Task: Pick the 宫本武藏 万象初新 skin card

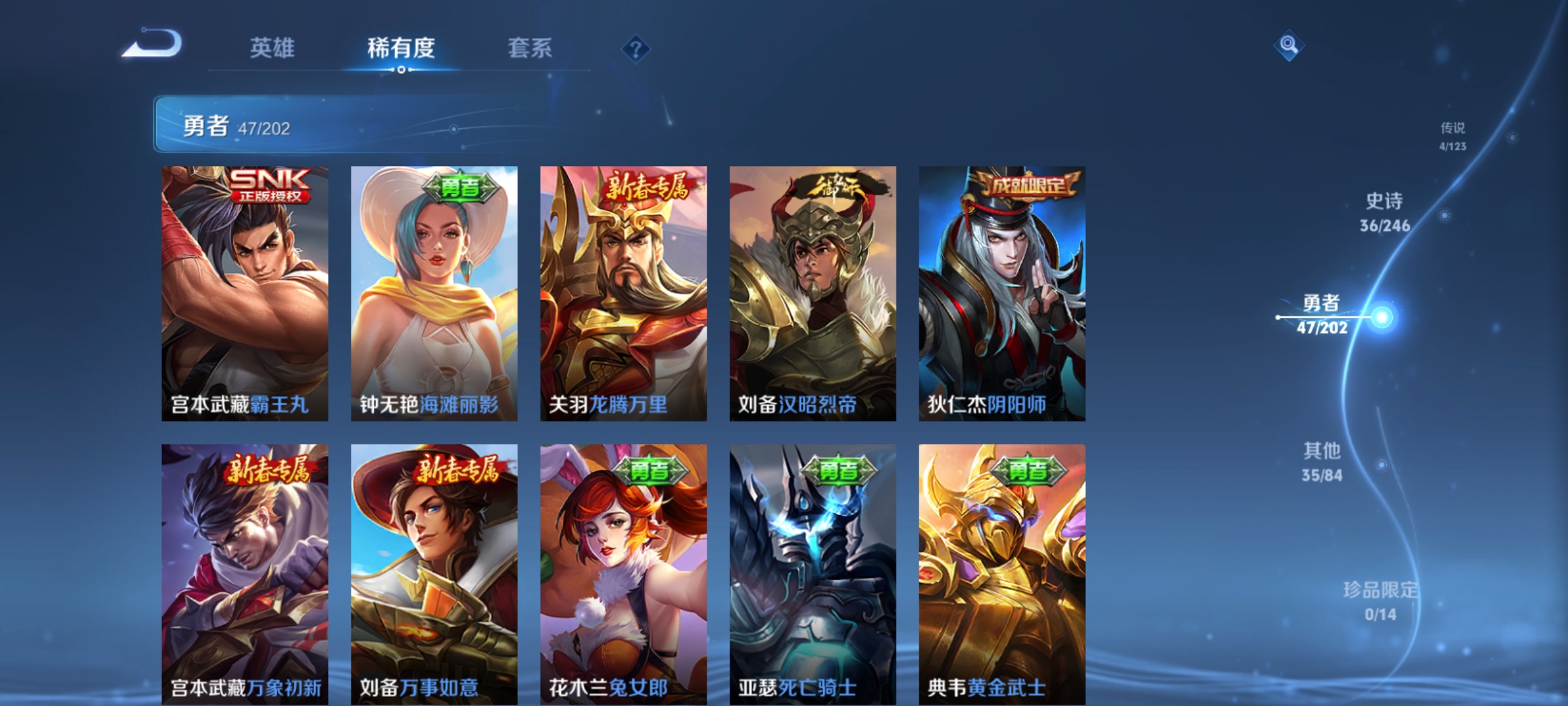Action: coord(245,574)
